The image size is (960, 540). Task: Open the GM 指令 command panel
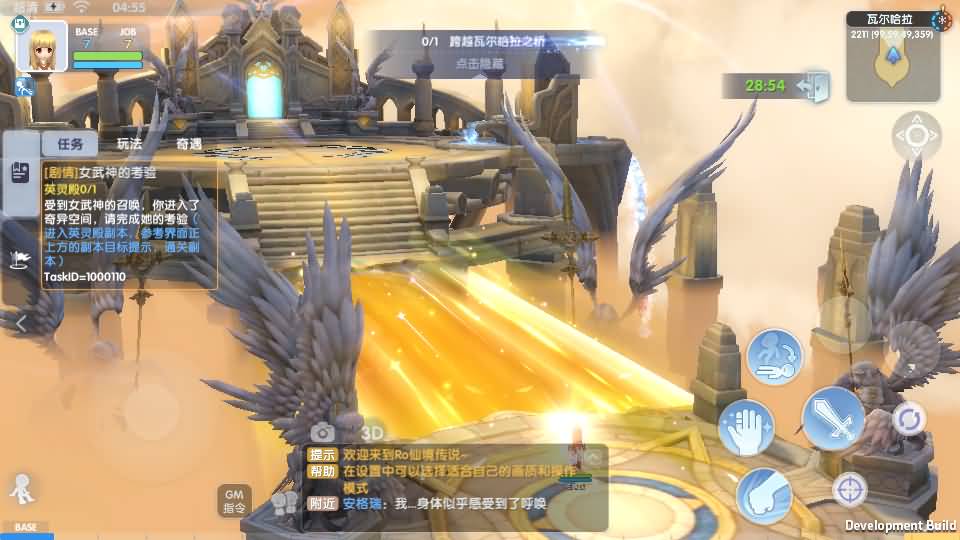234,500
